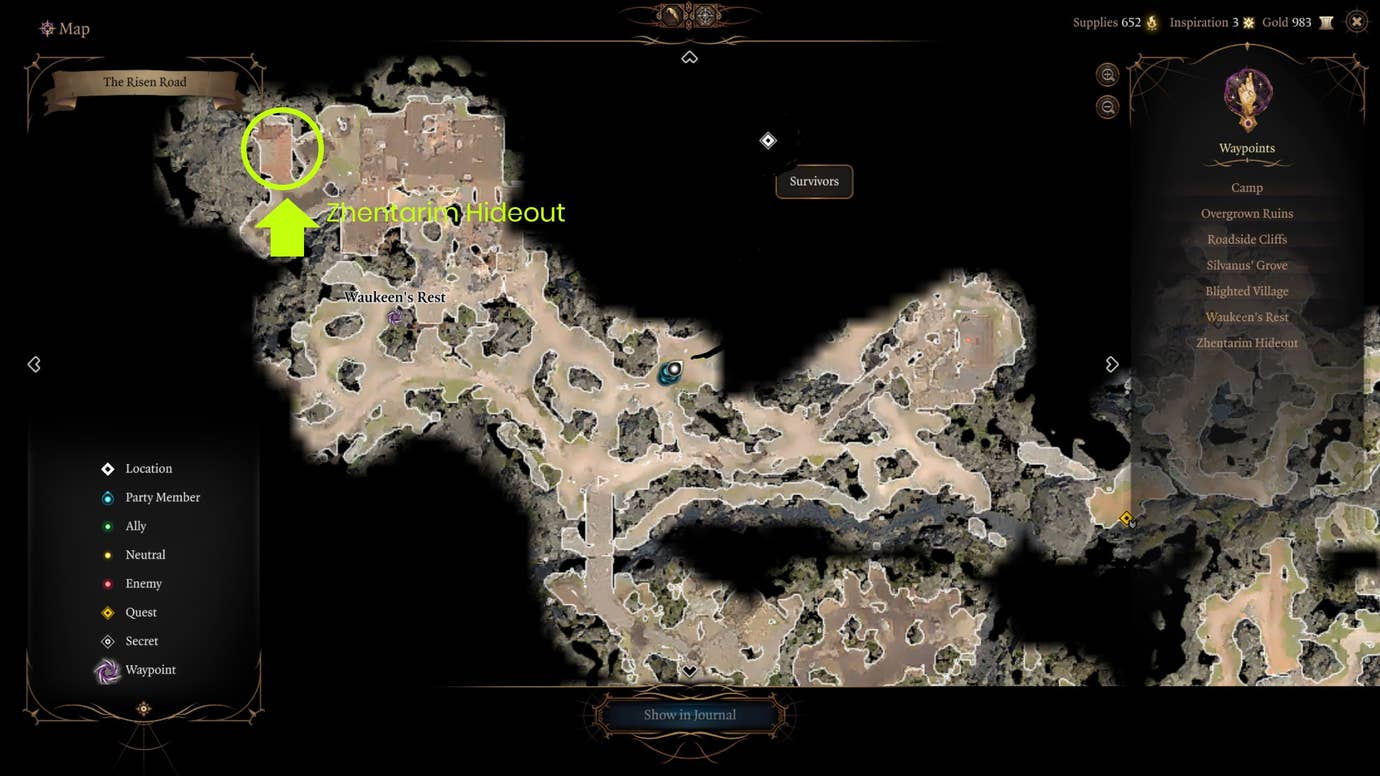Click the zoom in magnifier icon
Viewport: 1380px width, 776px height.
pos(1108,75)
